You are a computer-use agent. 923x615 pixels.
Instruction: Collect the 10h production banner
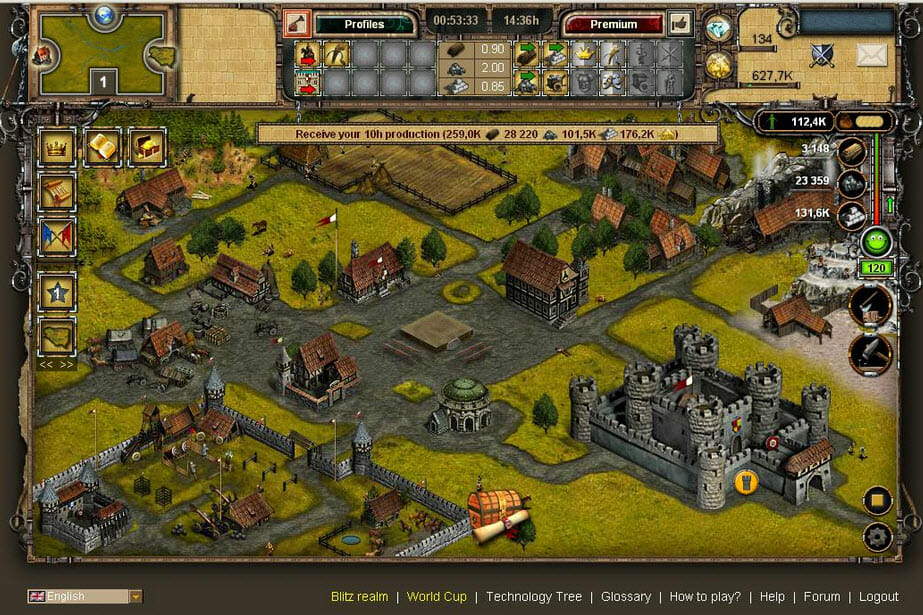(x=487, y=133)
